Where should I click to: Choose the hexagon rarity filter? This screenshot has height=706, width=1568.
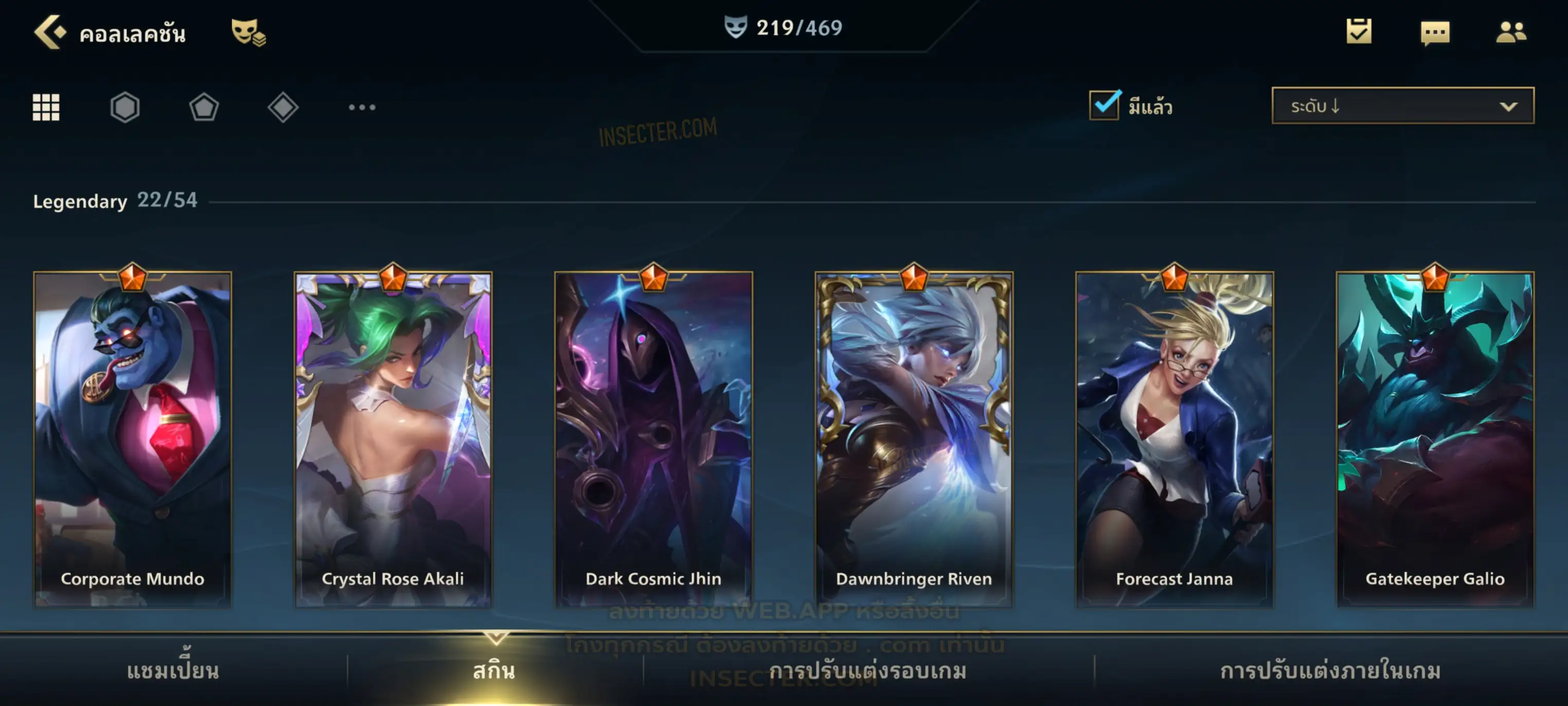(x=125, y=107)
